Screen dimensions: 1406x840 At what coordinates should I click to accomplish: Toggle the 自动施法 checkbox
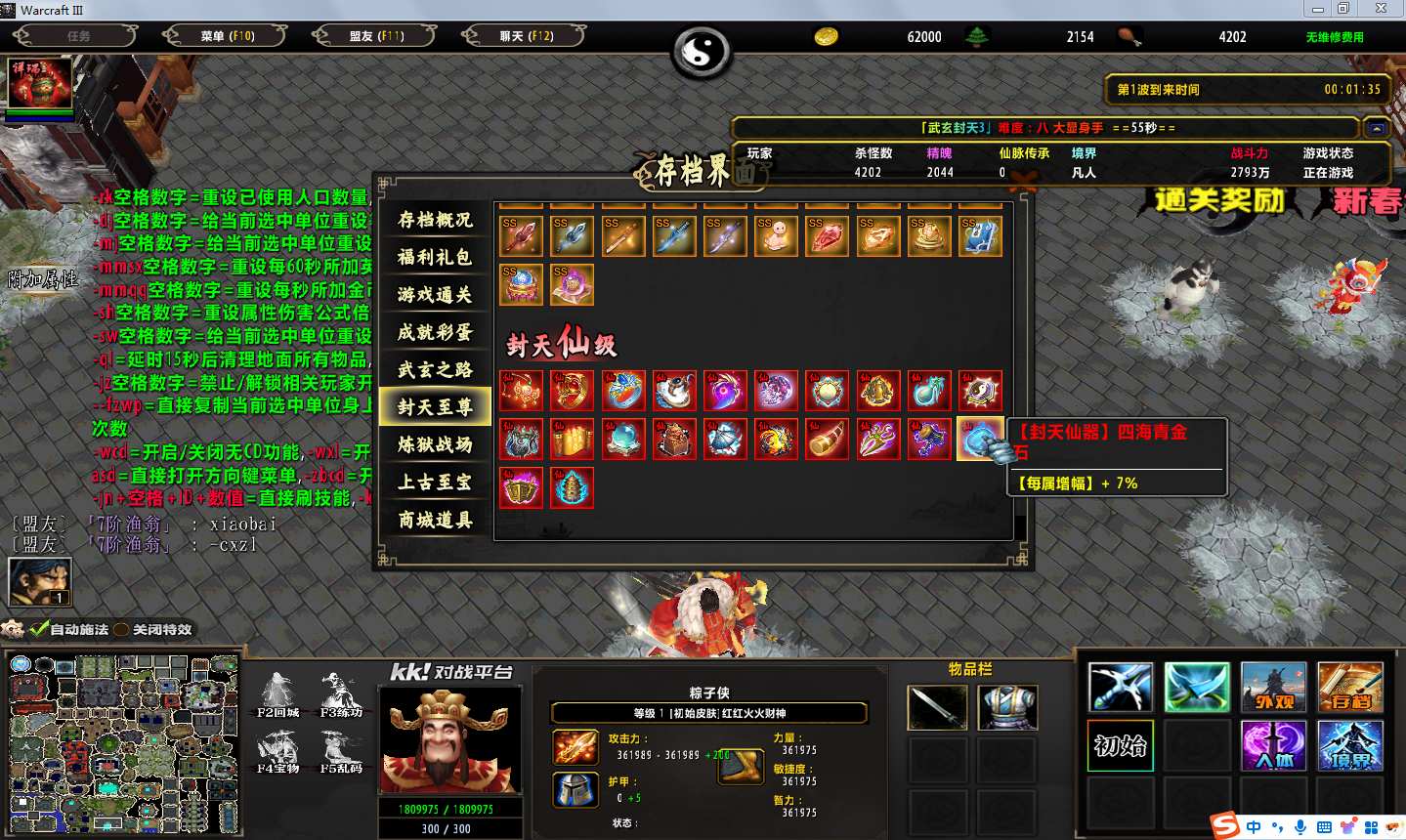coord(39,630)
